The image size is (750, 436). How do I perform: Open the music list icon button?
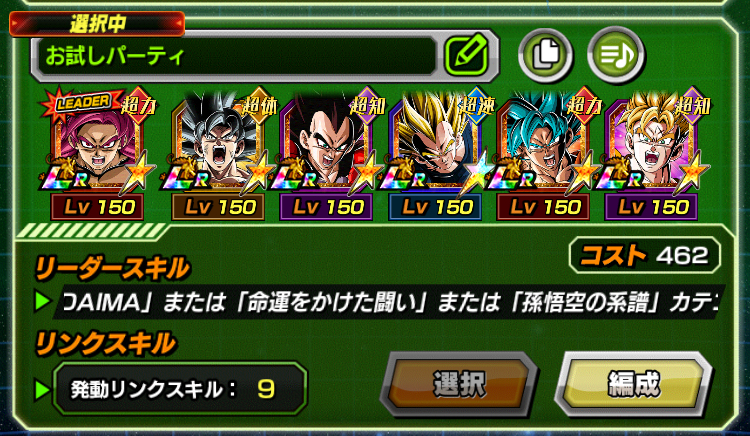tap(611, 53)
